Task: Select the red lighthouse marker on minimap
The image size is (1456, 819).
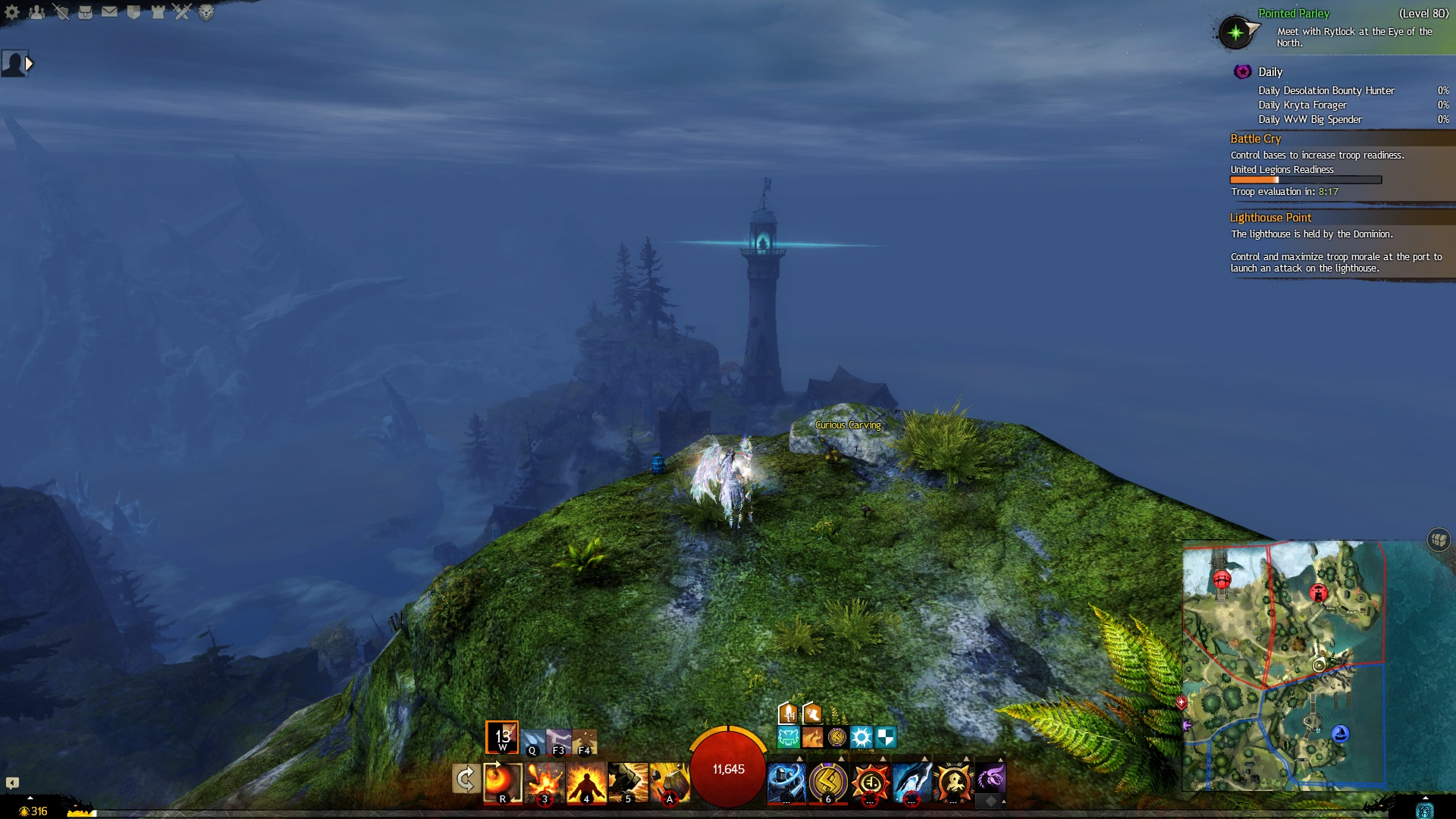Action: (x=1319, y=593)
